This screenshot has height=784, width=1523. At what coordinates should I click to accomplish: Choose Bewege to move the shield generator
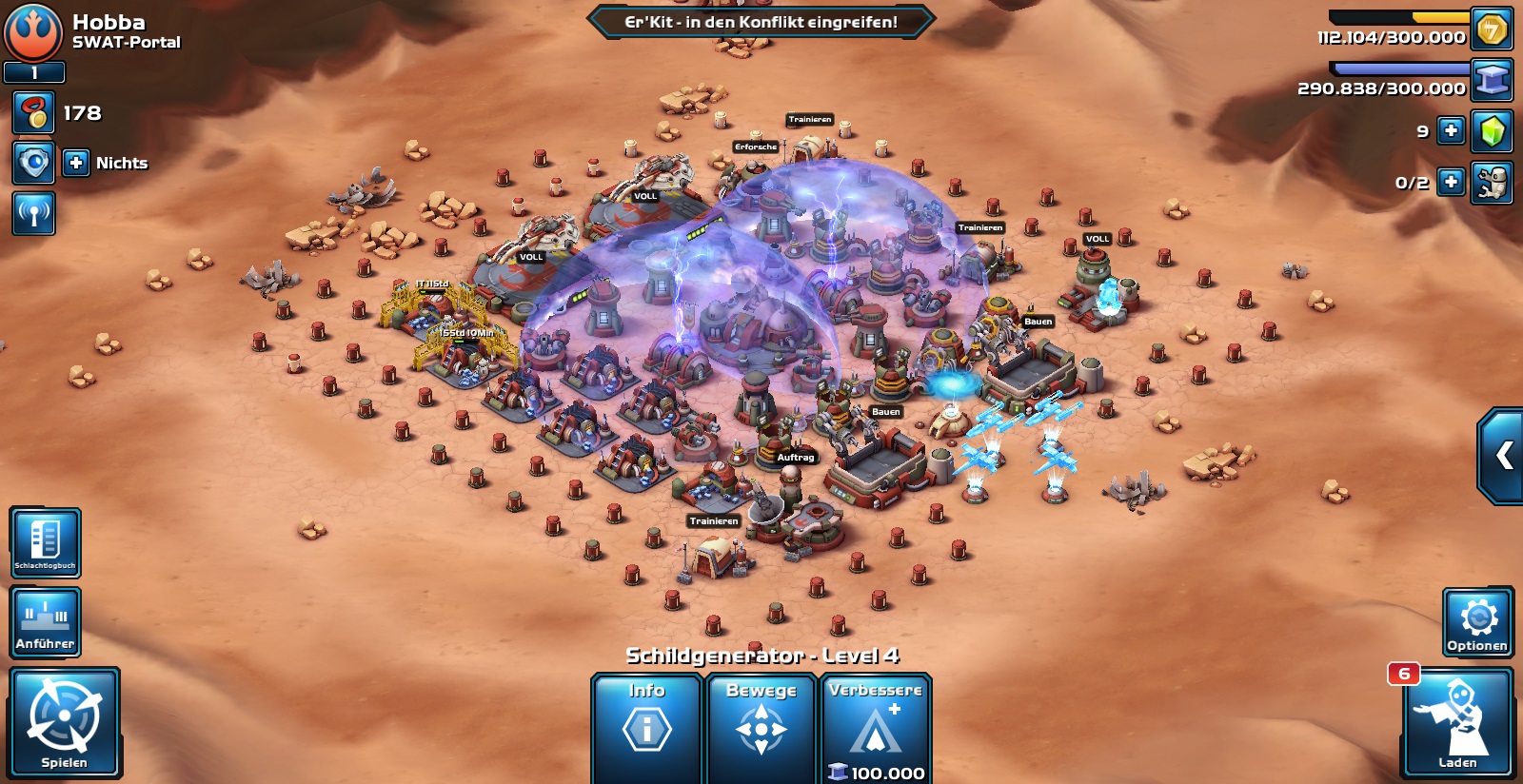pyautogui.click(x=761, y=728)
